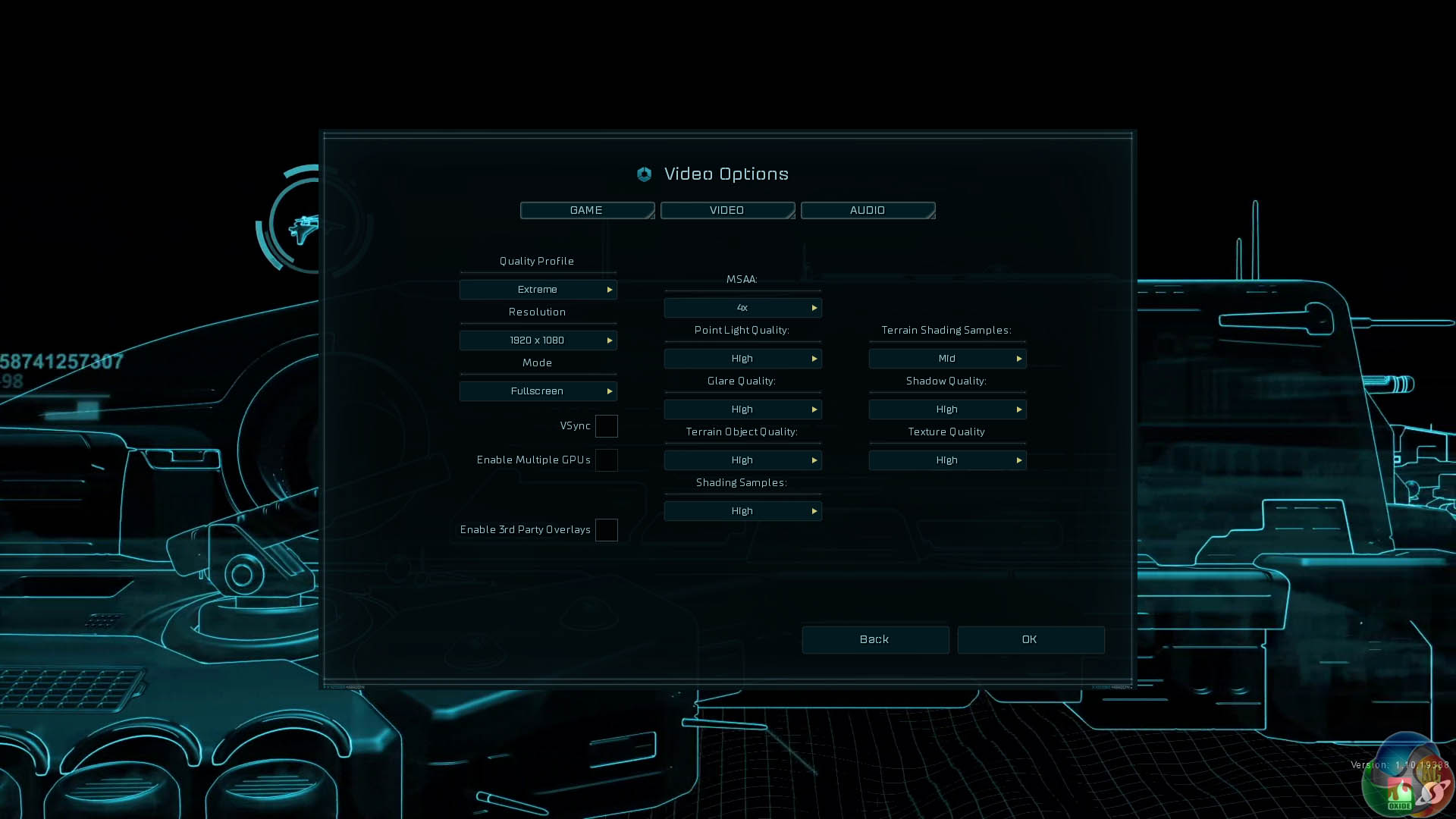Select the Texture Quality dropdown

tap(947, 460)
